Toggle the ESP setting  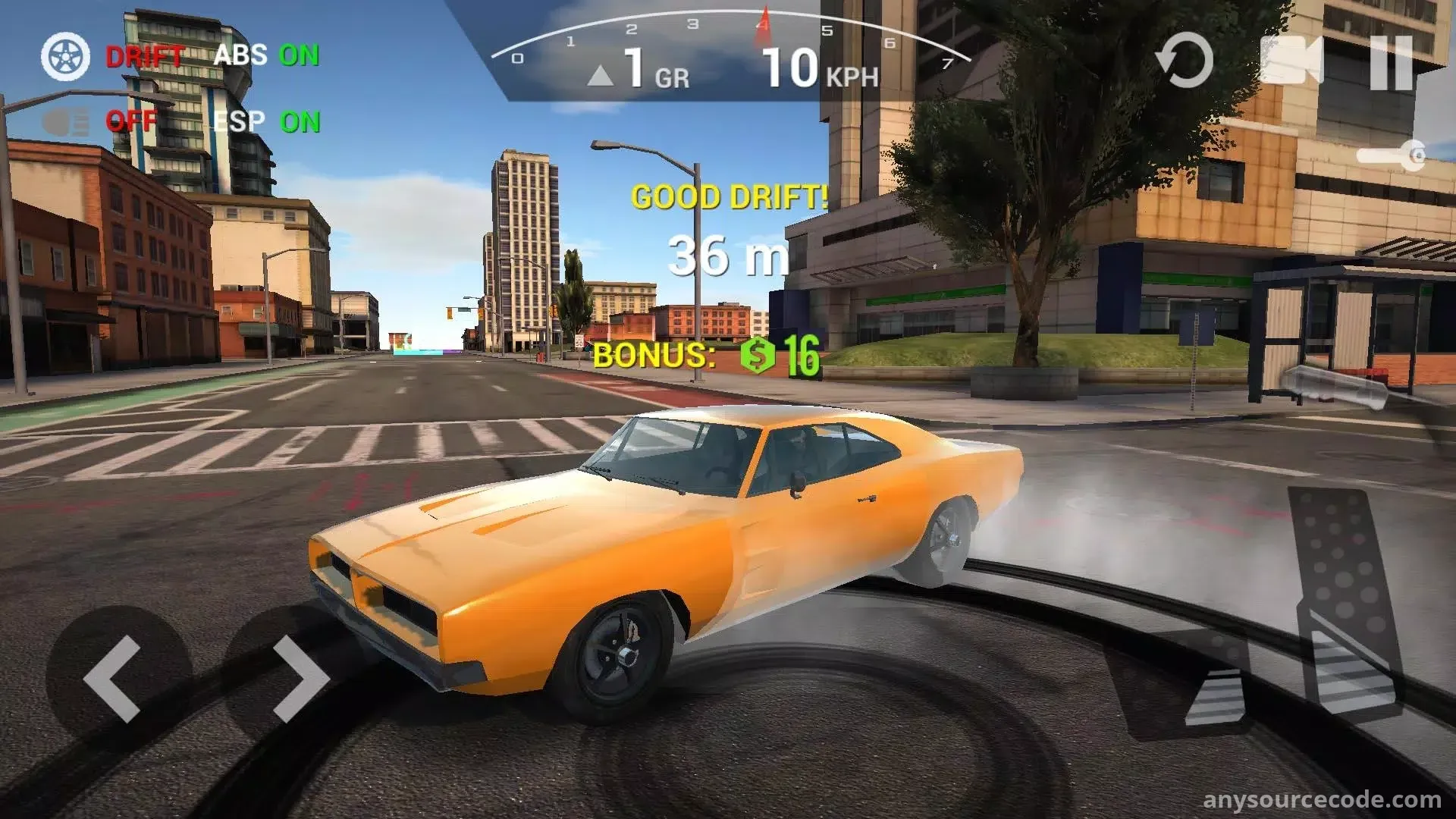(x=266, y=121)
